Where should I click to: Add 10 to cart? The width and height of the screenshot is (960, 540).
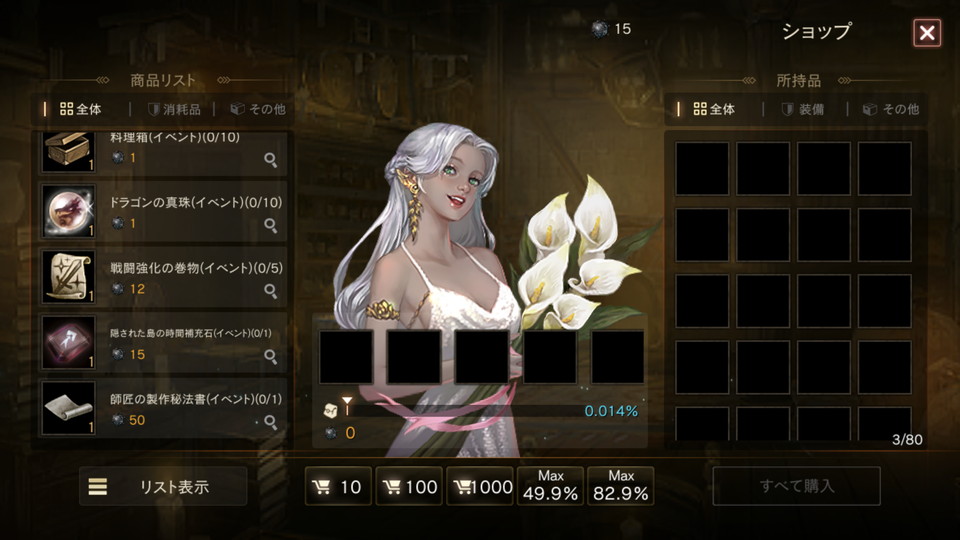[338, 487]
